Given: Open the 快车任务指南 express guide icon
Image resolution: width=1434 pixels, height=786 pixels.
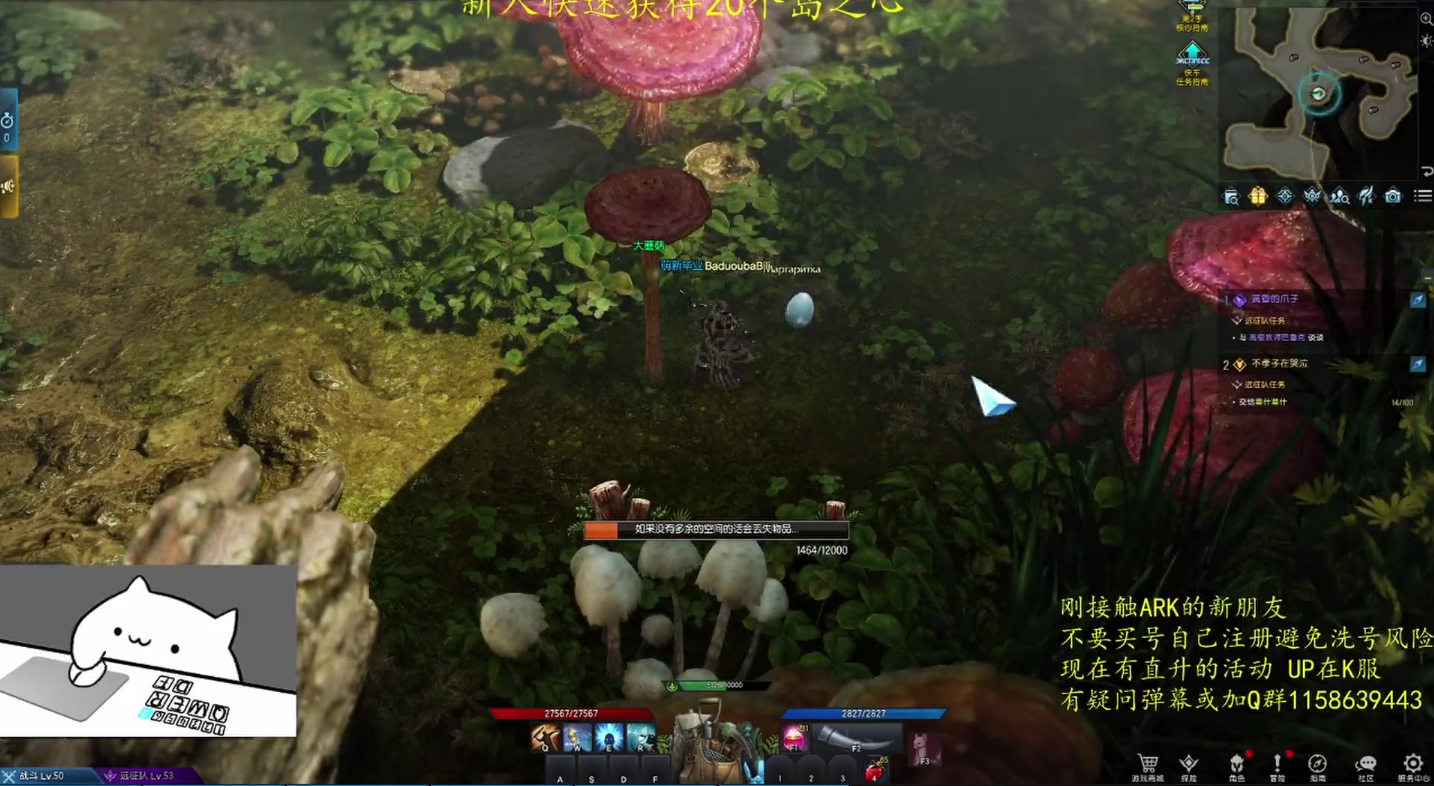Looking at the screenshot, I should coord(1191,62).
